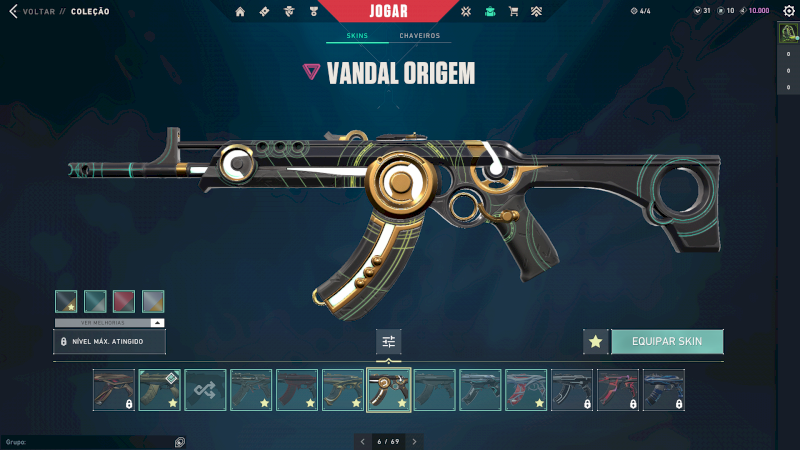The width and height of the screenshot is (800, 450).
Task: Open the filter sliders button
Action: coord(389,342)
